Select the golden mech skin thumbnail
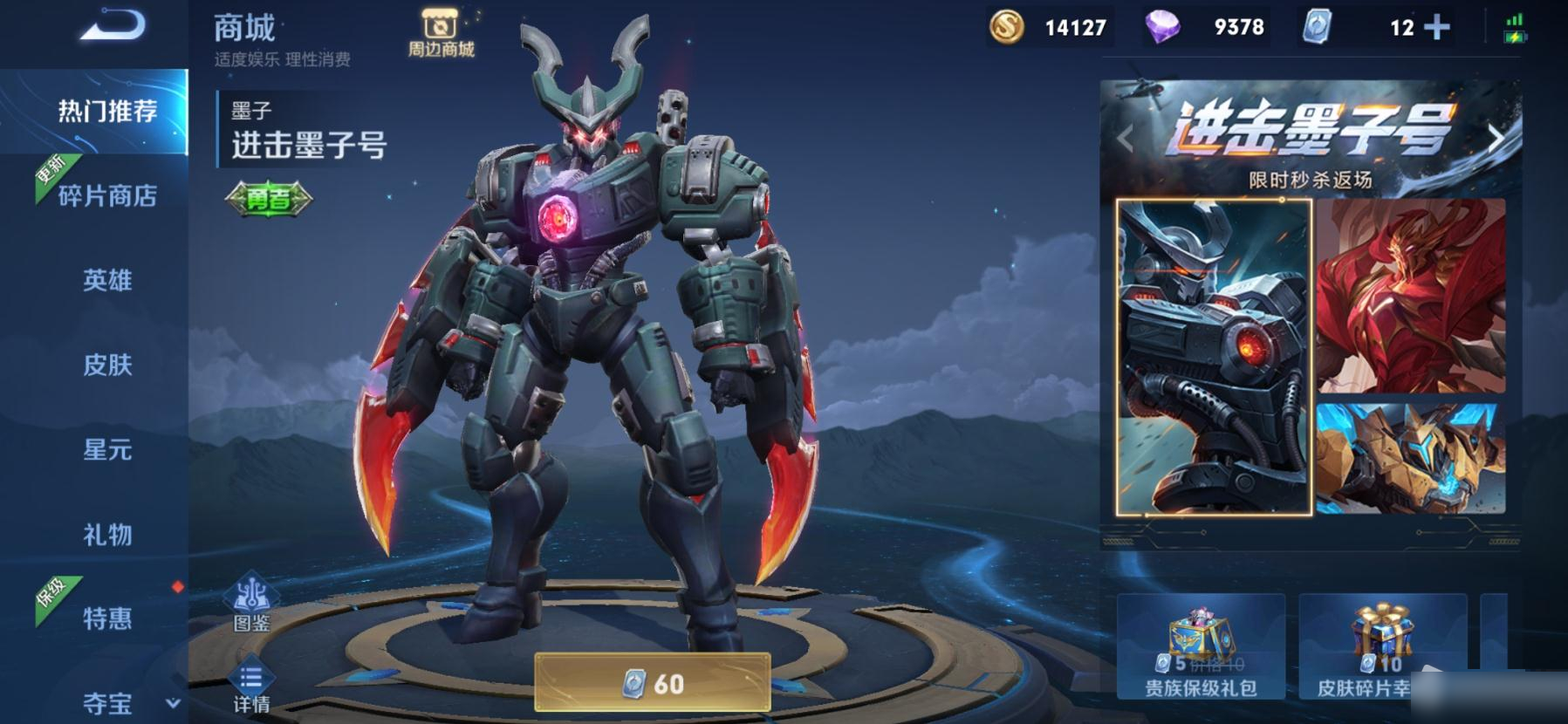Screen dimensions: 1568x724 tap(1410, 457)
